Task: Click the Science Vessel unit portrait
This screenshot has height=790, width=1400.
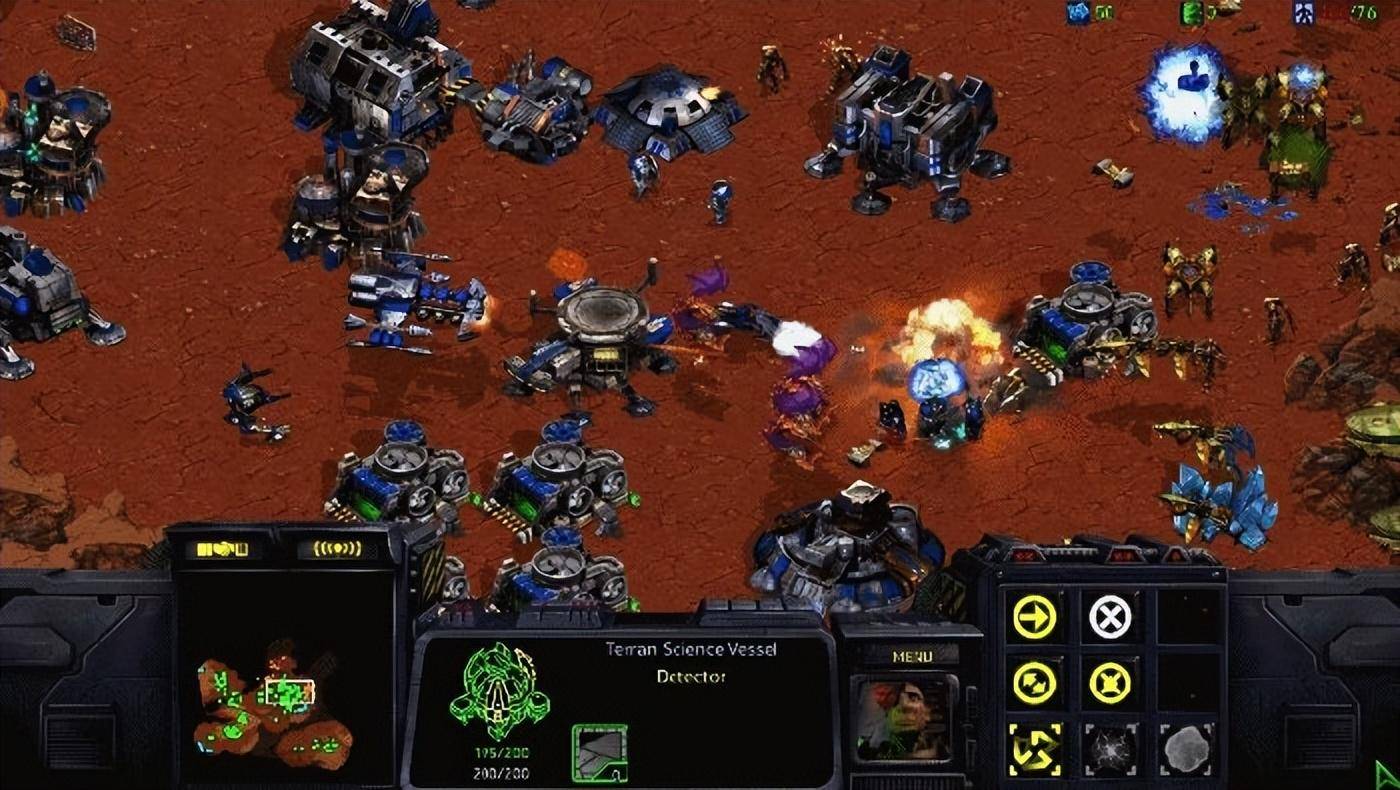Action: pyautogui.click(x=902, y=719)
